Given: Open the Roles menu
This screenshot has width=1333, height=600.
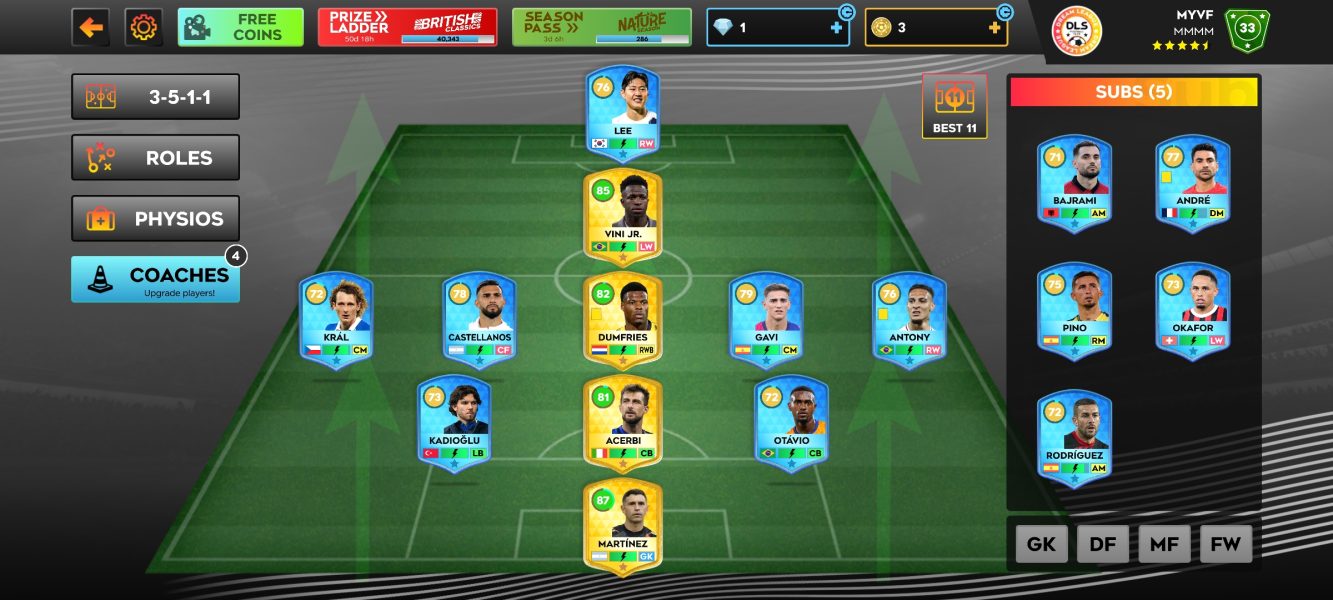Looking at the screenshot, I should point(155,158).
